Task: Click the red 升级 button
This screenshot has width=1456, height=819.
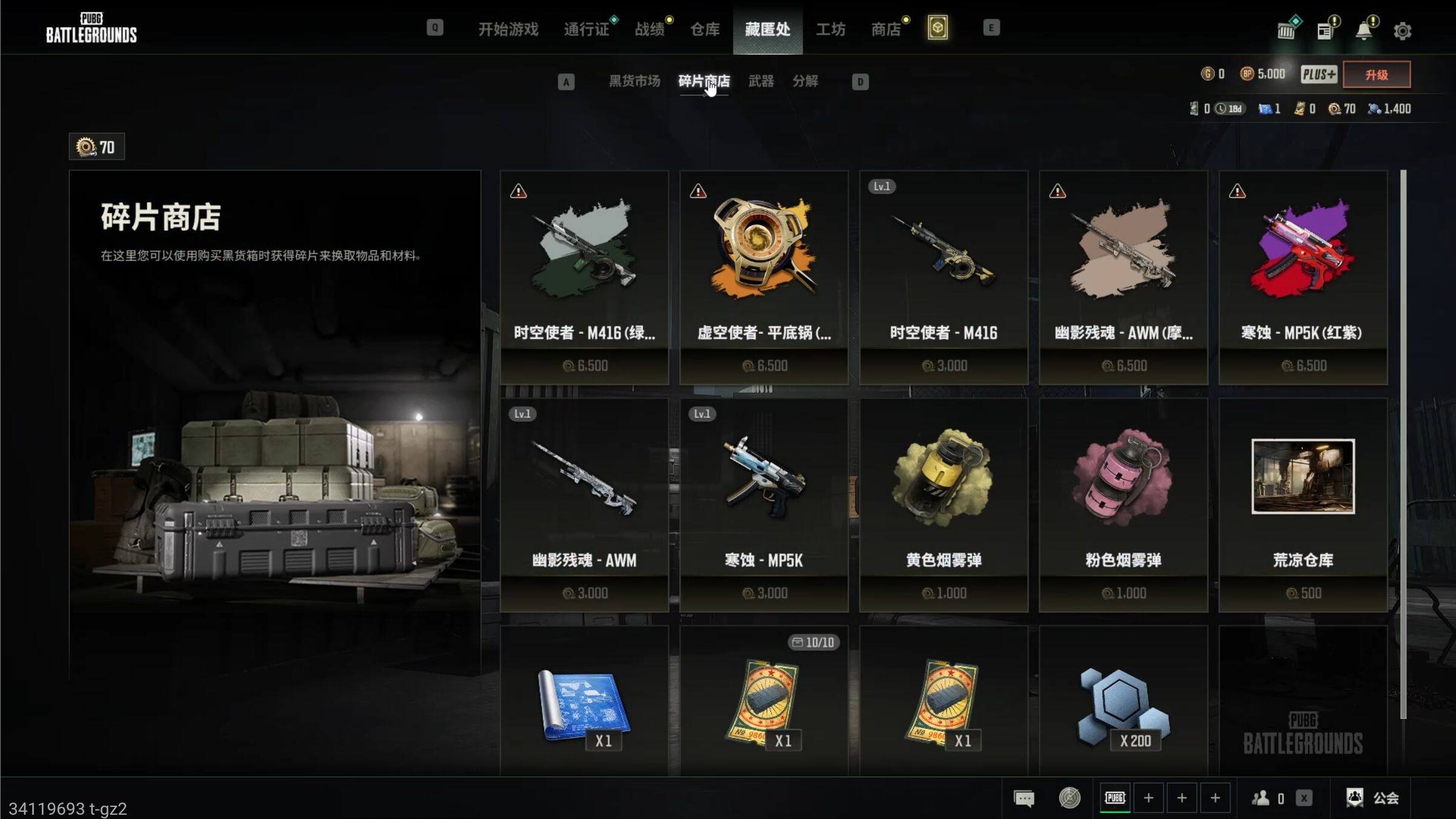Action: [1376, 75]
